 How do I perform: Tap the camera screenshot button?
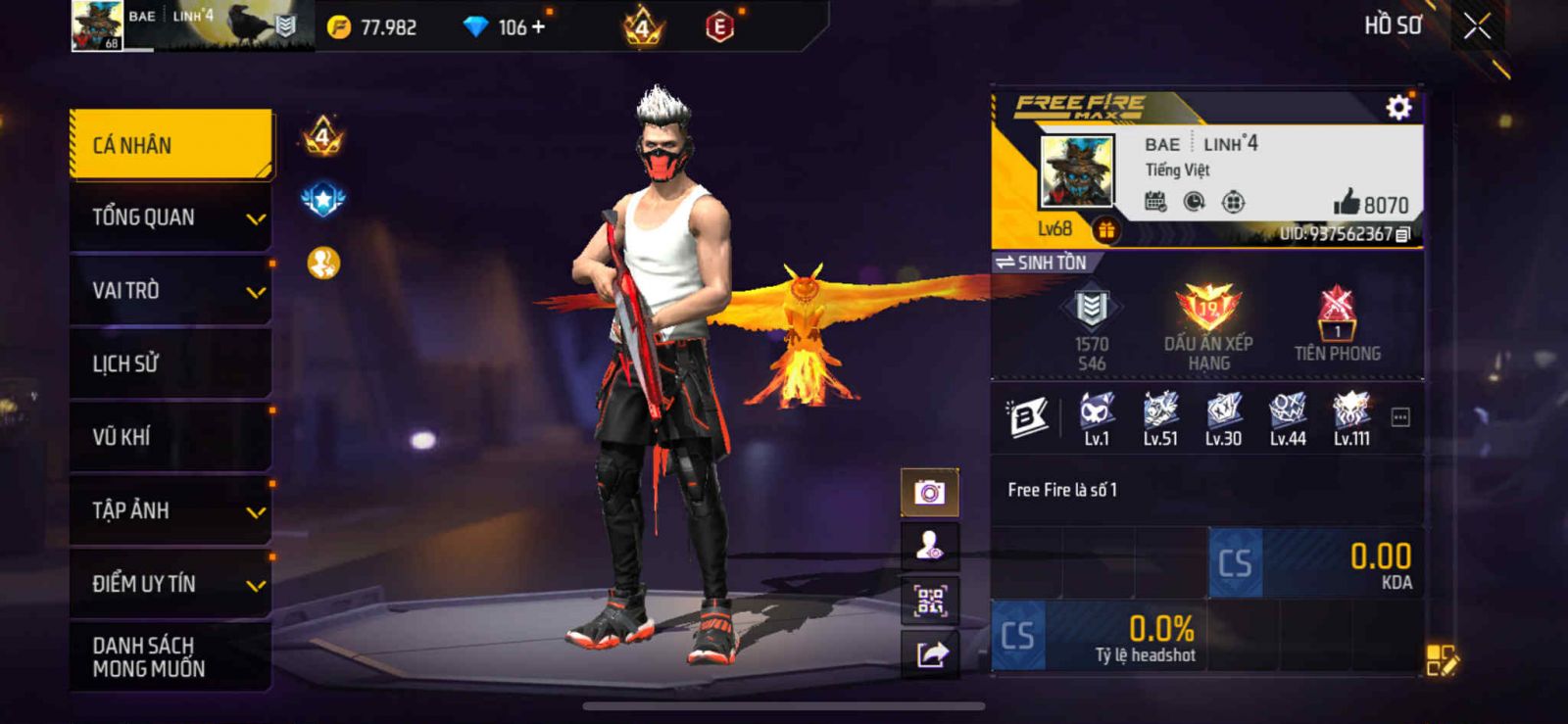[x=929, y=492]
